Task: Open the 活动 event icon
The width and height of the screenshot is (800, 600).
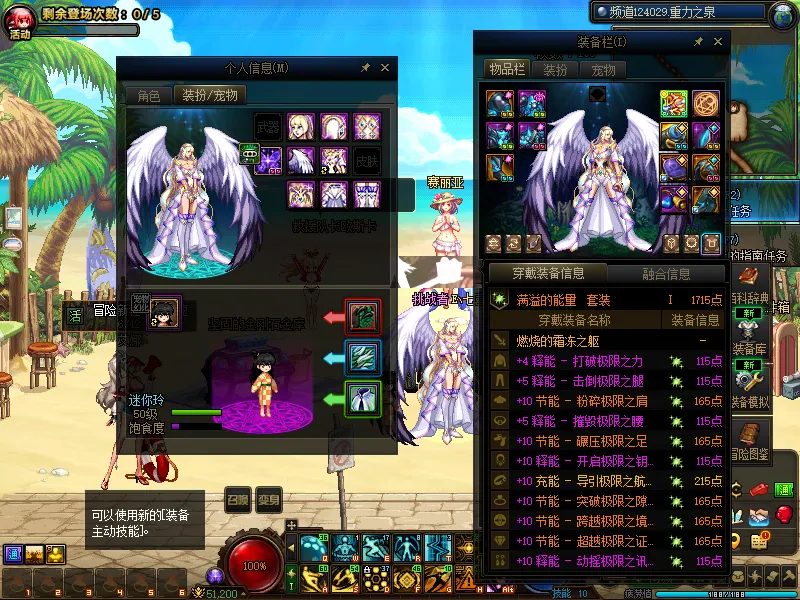Action: [20, 22]
